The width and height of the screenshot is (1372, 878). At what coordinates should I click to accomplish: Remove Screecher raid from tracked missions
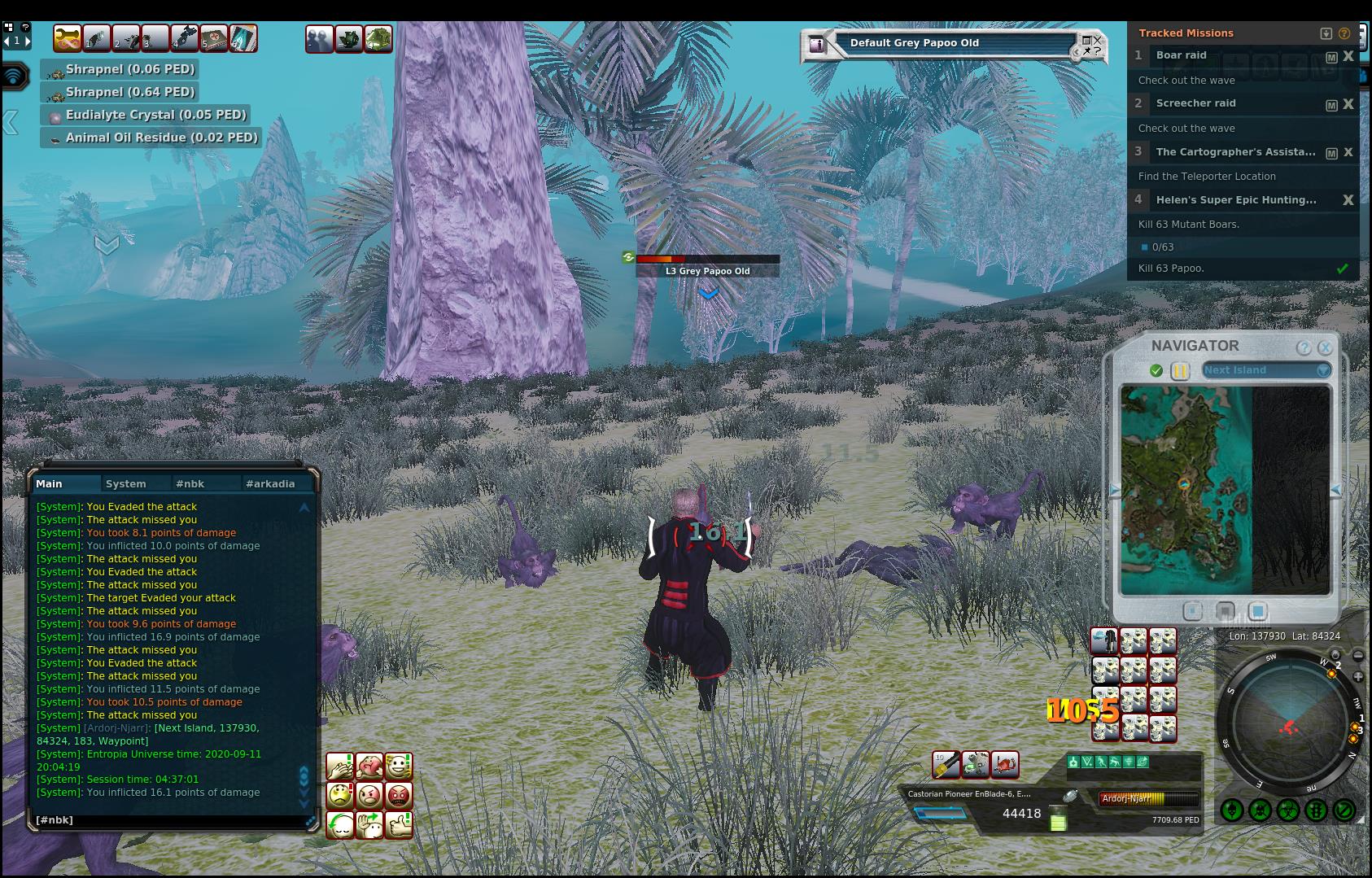tap(1348, 104)
